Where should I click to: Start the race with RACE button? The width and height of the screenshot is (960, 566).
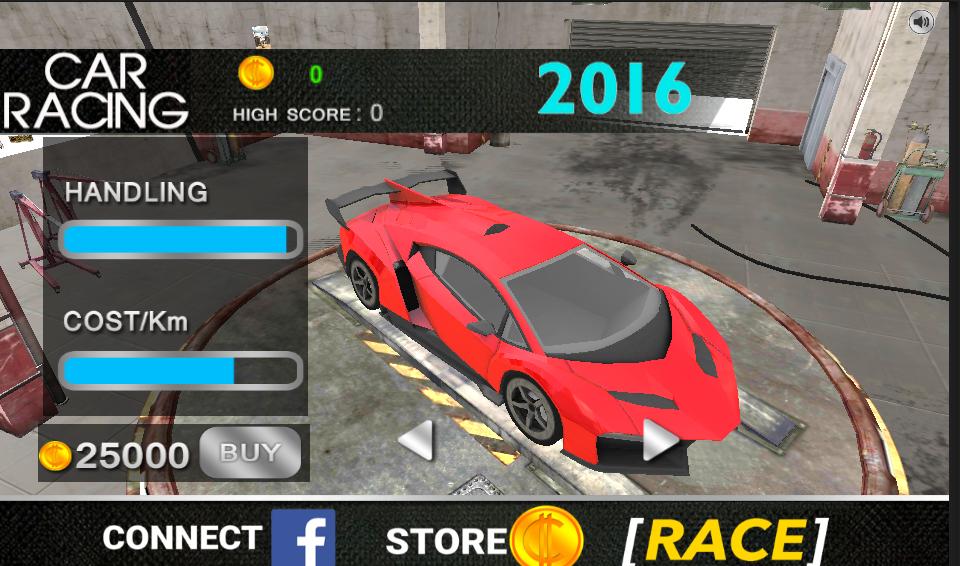click(x=726, y=541)
